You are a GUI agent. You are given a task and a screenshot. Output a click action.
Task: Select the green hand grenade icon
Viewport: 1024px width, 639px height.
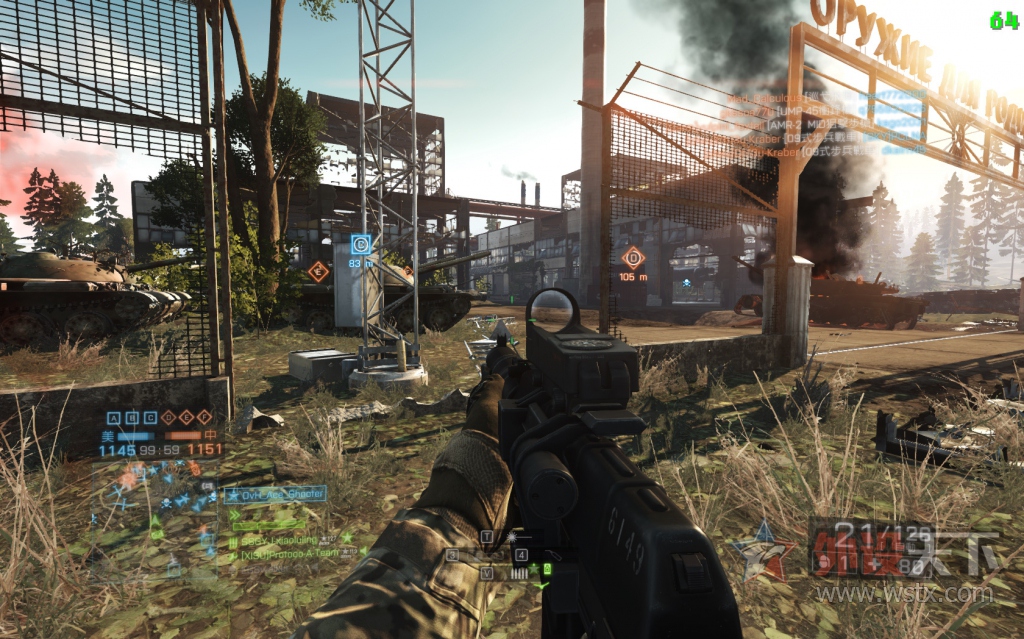(x=547, y=569)
